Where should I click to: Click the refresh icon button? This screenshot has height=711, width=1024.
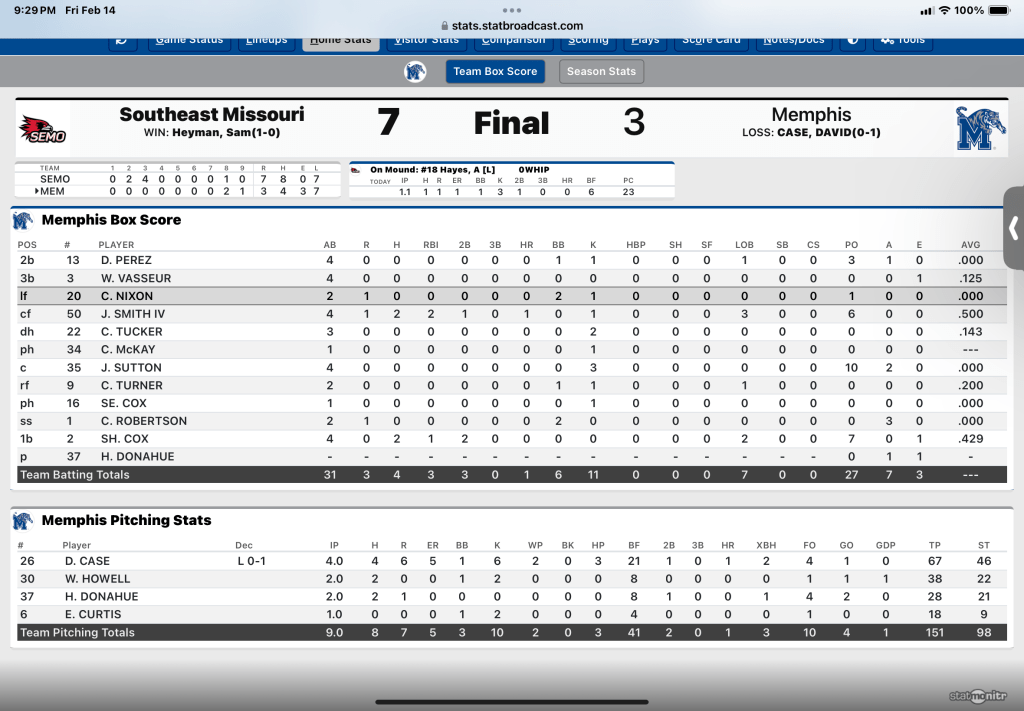coord(122,41)
